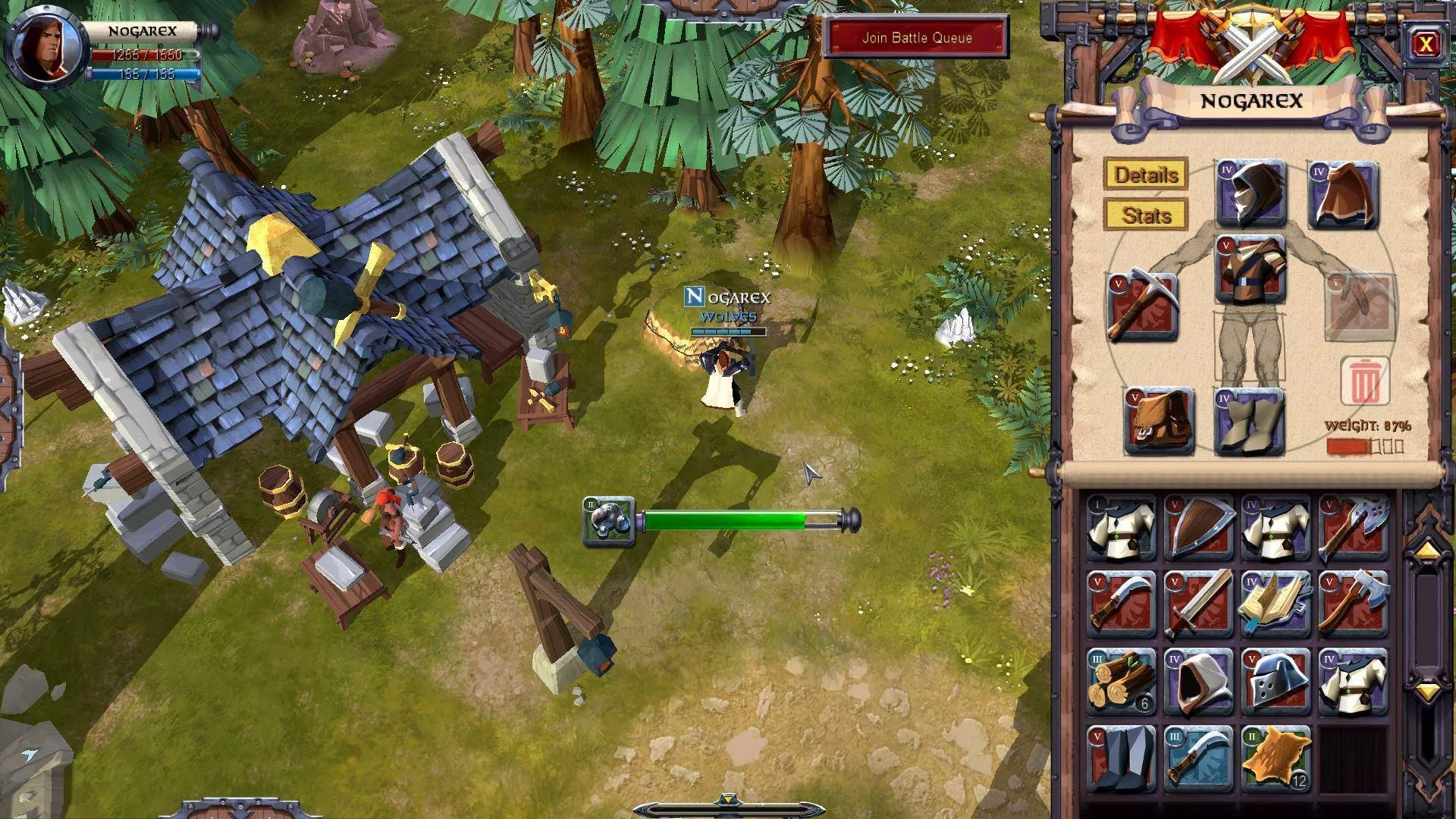Select the broadsword in inventory

coord(1199,604)
